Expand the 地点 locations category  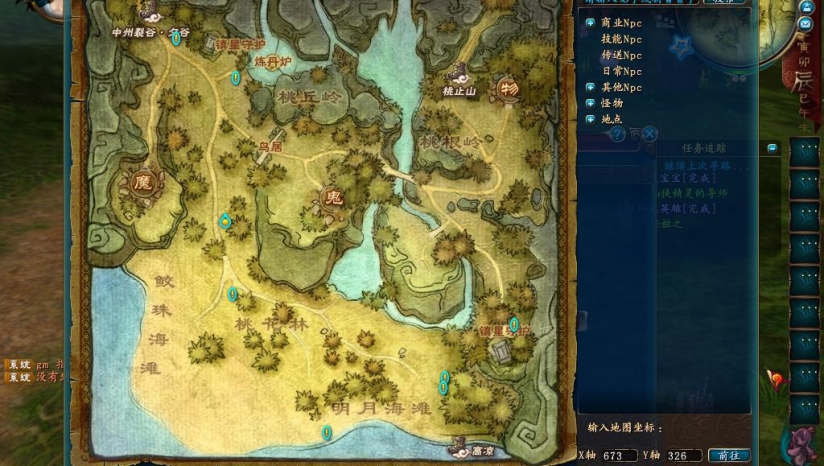590,119
